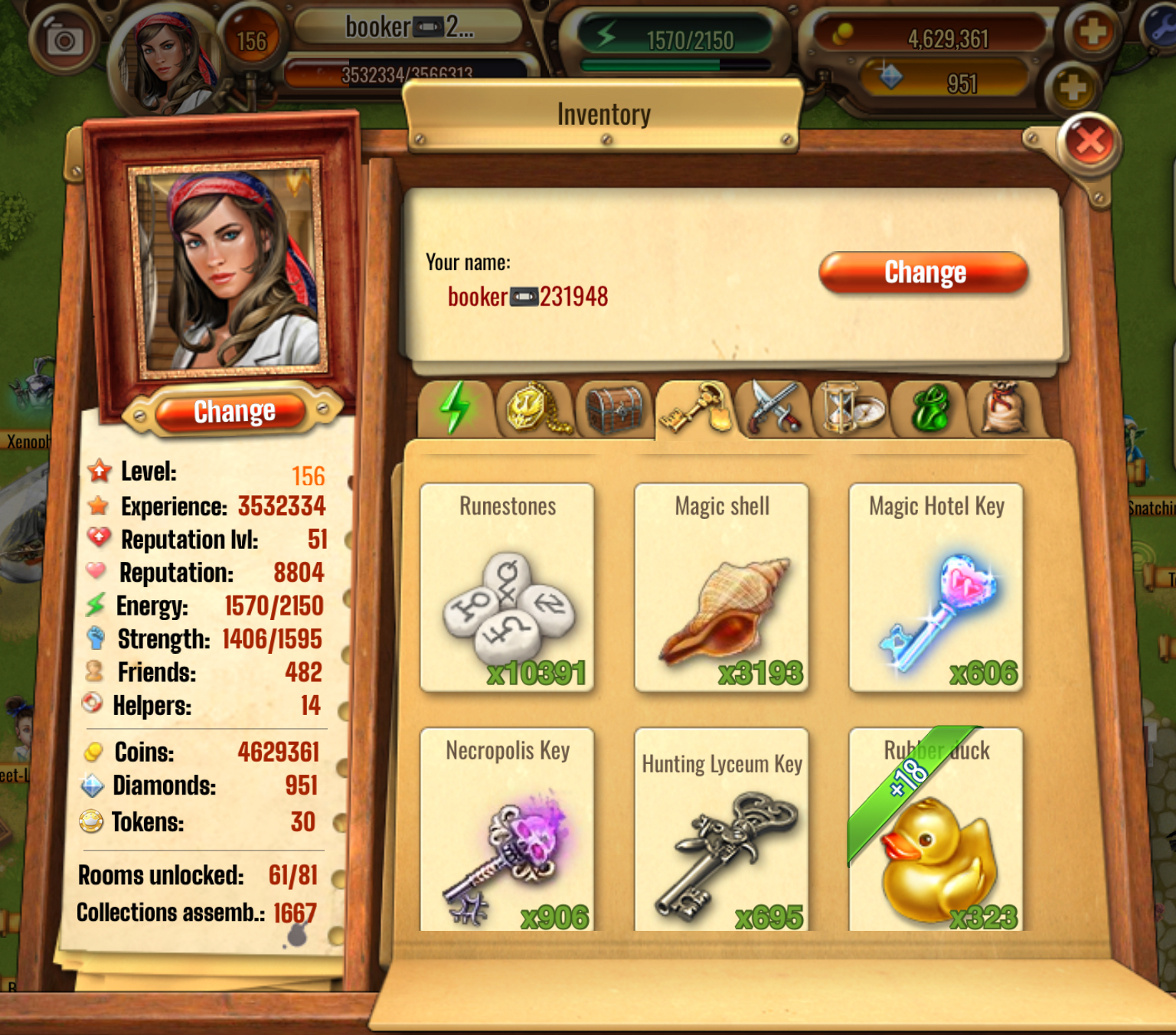Select the Runestones item
Viewport: 1176px width, 1035px height.
click(507, 588)
